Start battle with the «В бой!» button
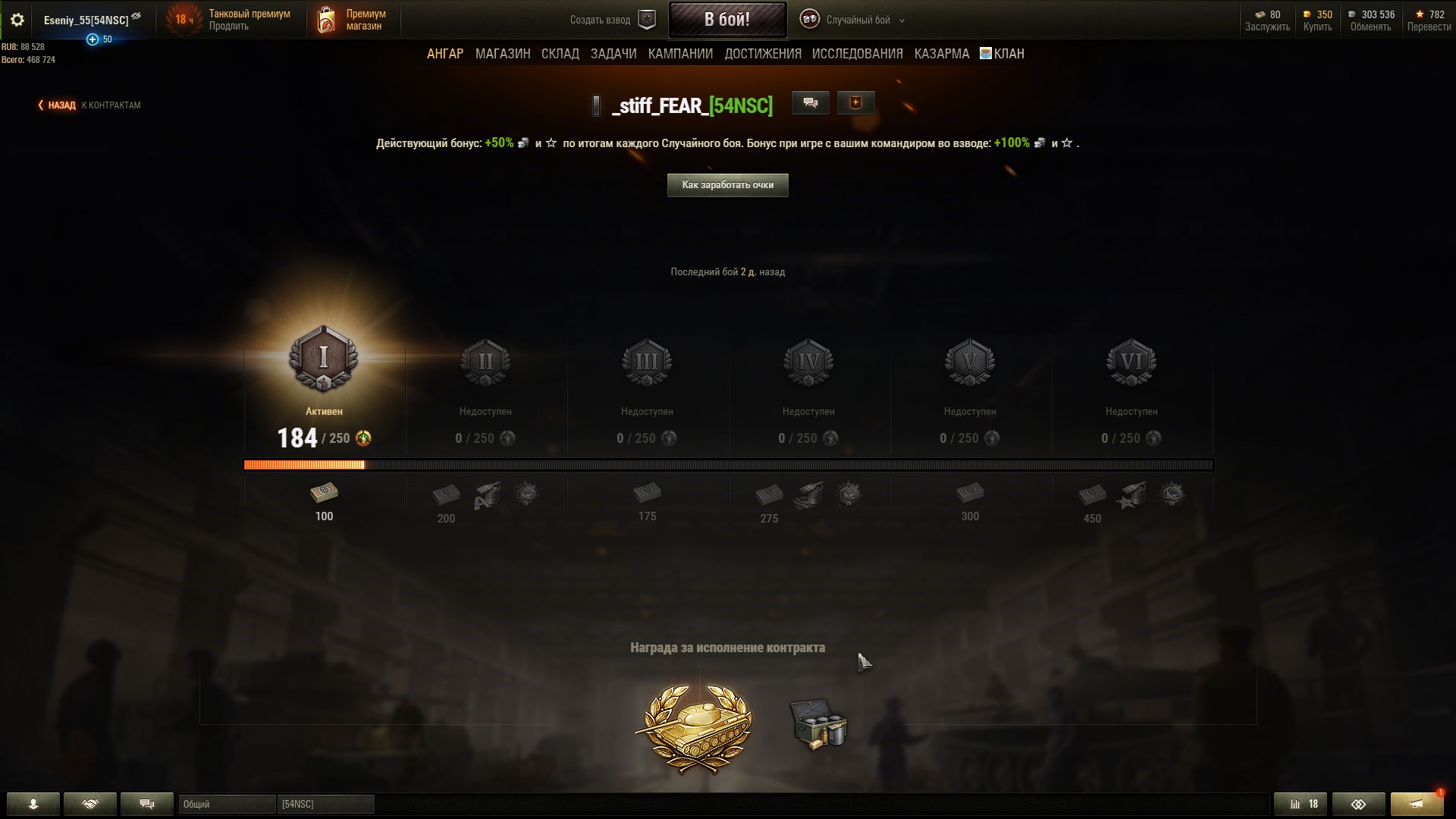Screen dimensions: 1456x819 point(726,20)
